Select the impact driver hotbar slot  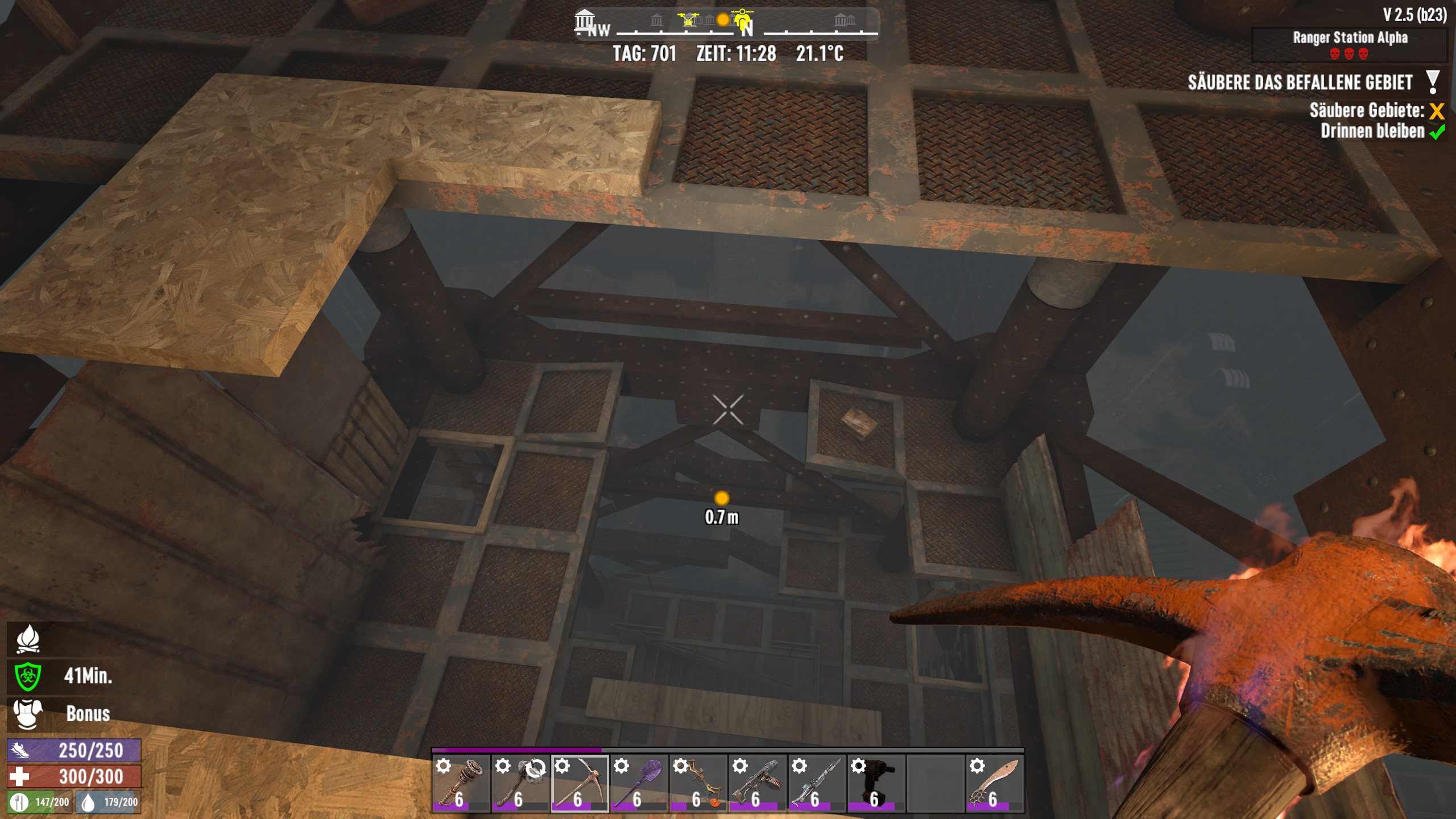pos(876,783)
